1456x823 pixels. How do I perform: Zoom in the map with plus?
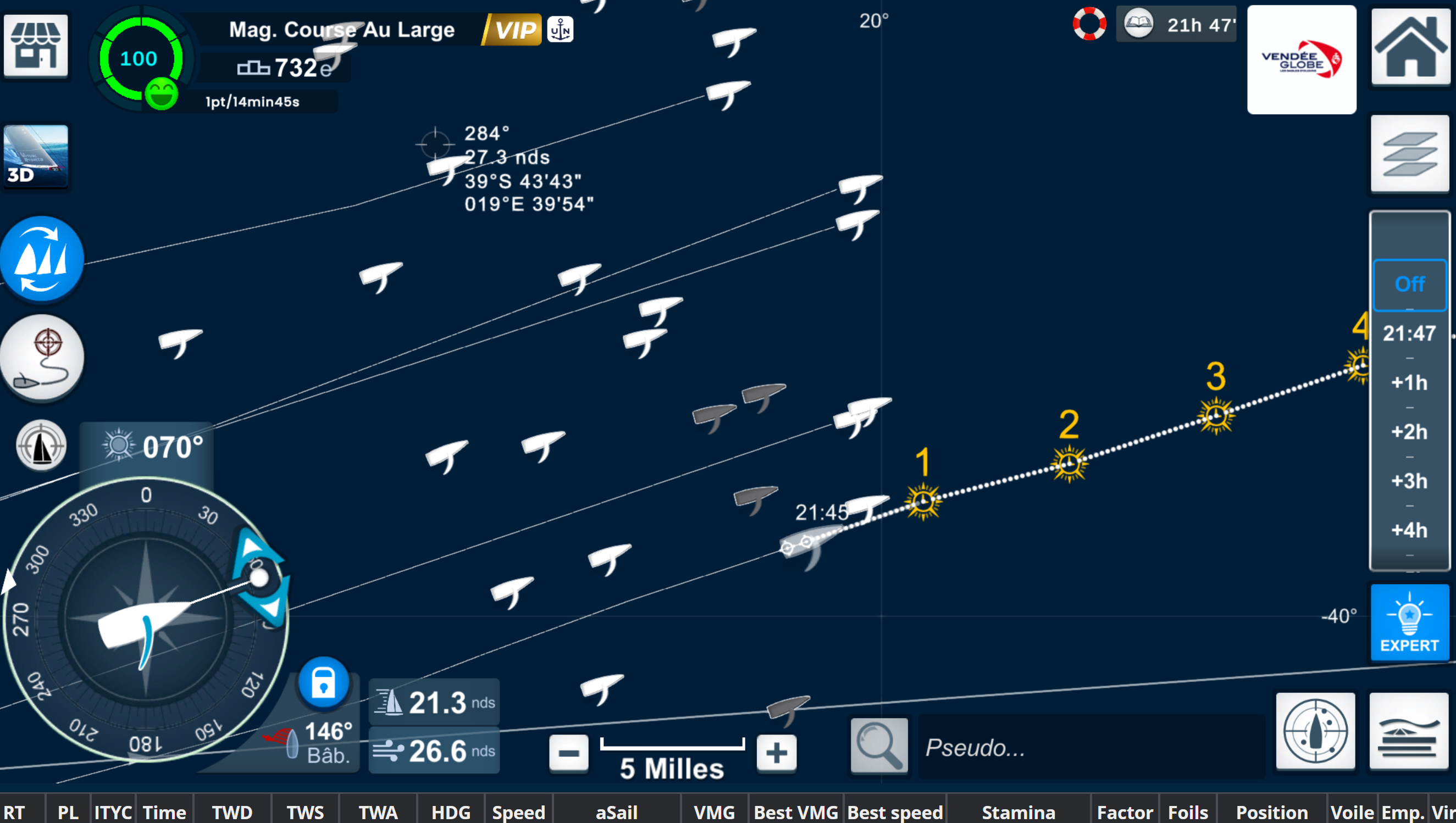[x=776, y=753]
